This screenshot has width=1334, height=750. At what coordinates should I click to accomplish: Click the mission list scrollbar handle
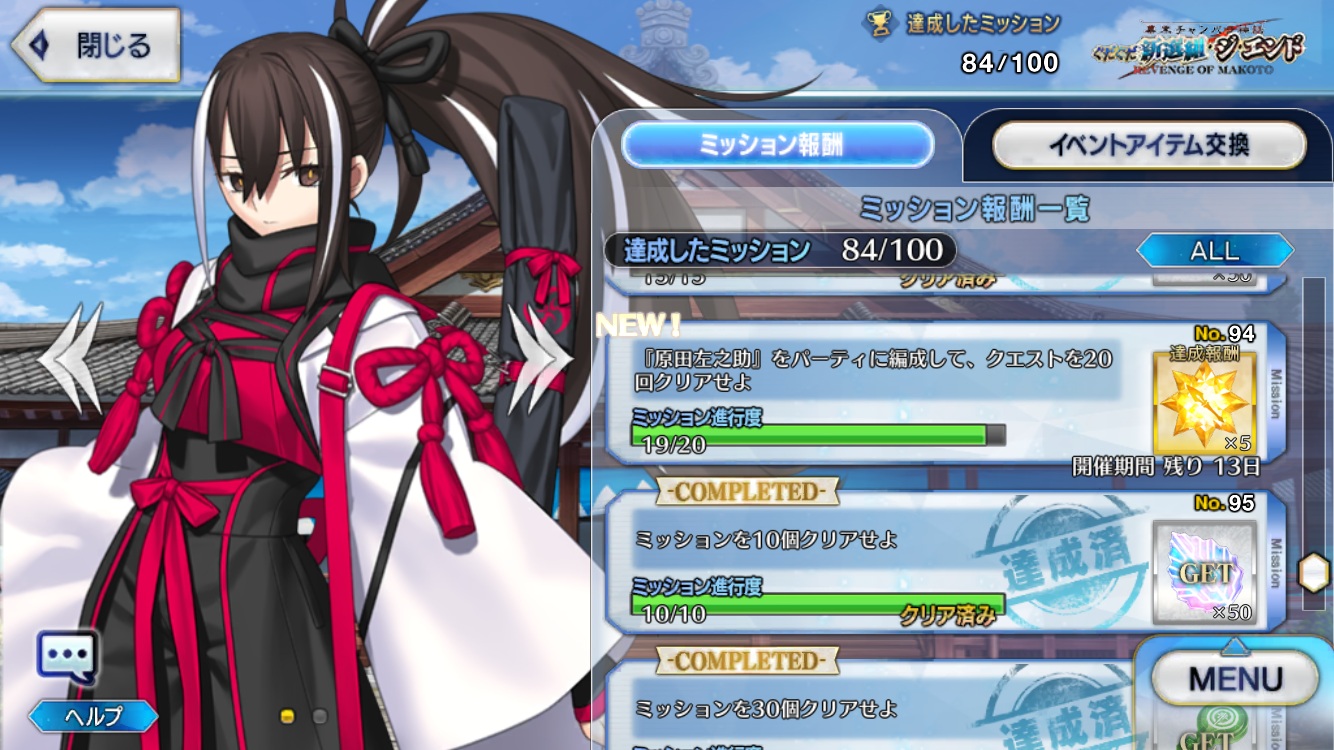click(x=1310, y=573)
